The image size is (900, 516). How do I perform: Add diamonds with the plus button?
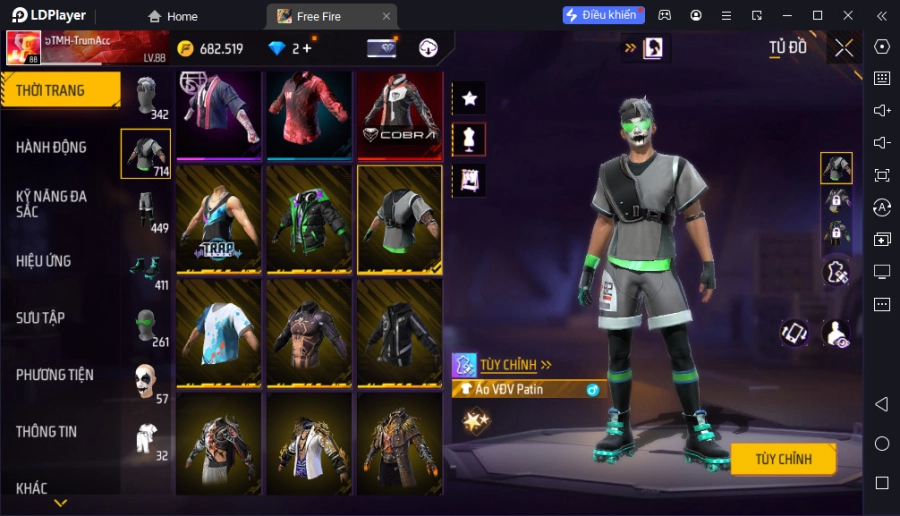coord(307,48)
